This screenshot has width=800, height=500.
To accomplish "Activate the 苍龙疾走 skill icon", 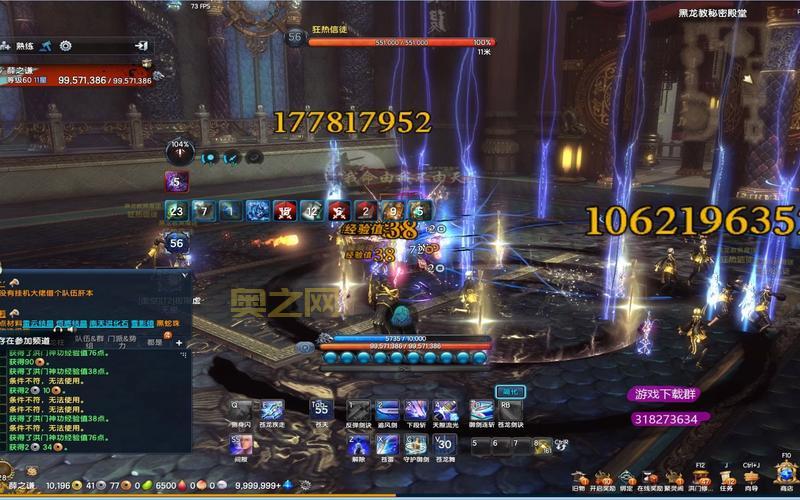I will click(273, 409).
